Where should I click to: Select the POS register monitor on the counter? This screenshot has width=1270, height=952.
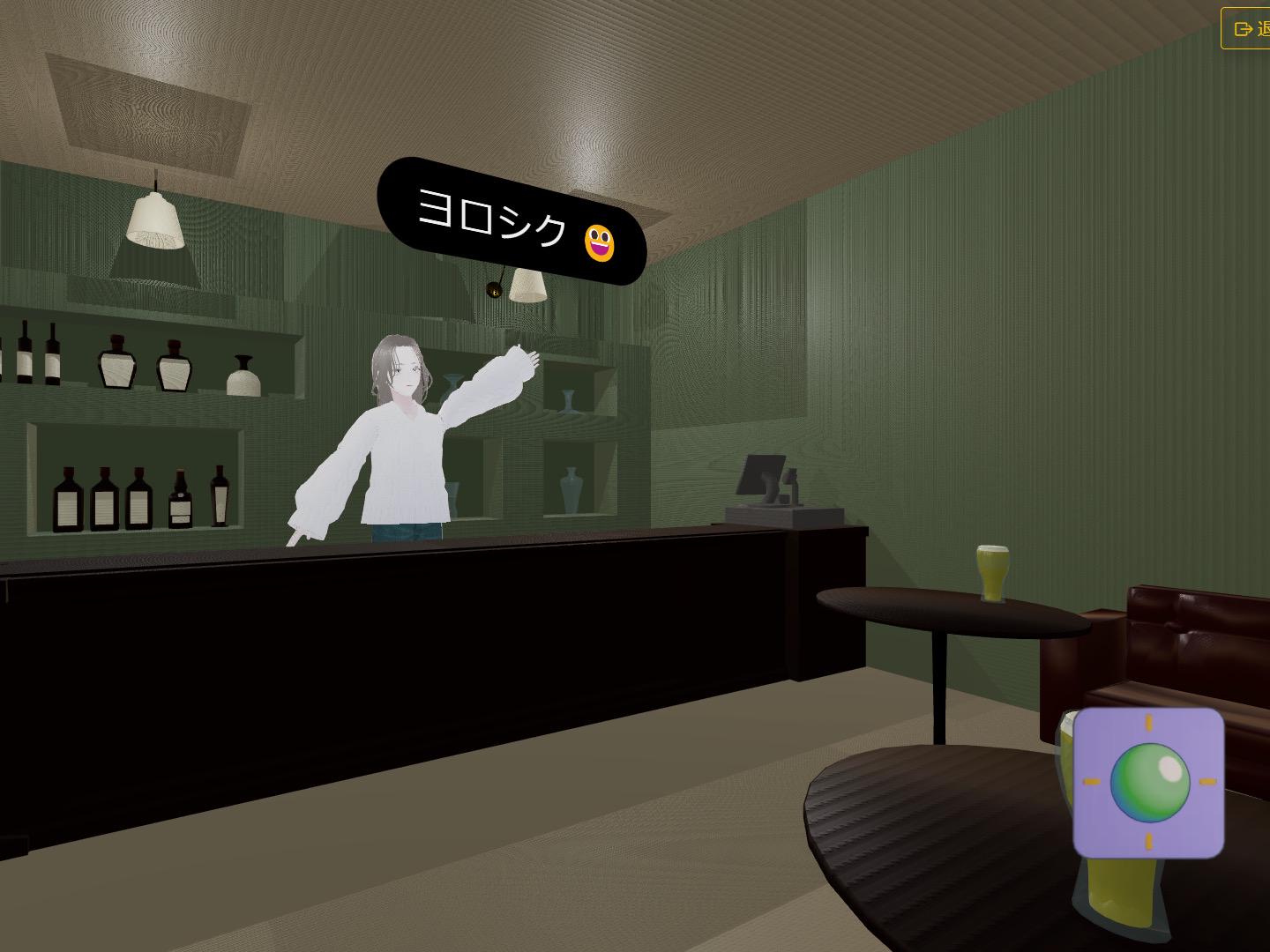tap(763, 476)
